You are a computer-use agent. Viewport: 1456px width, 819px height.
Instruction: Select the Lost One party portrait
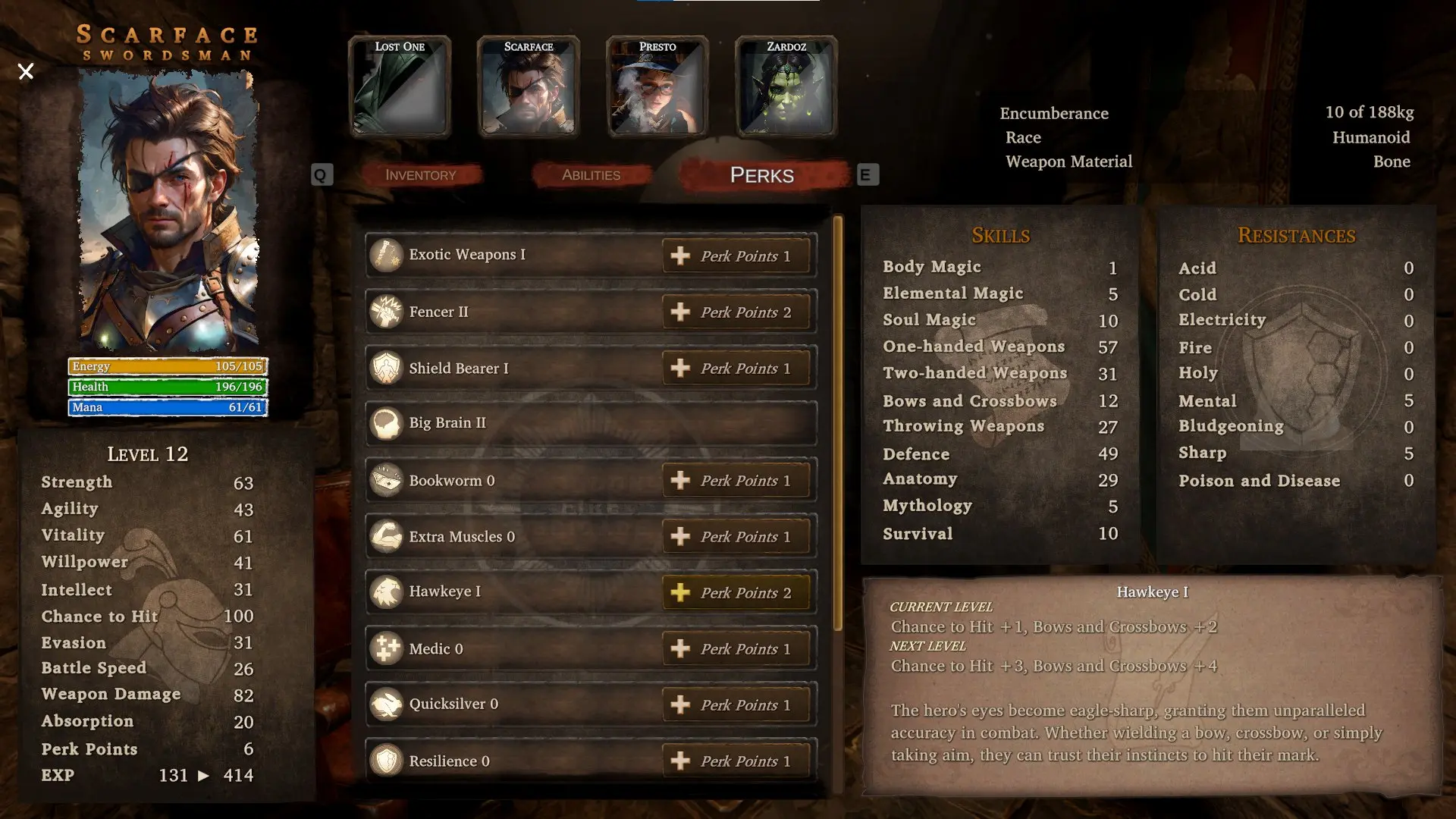[x=400, y=87]
